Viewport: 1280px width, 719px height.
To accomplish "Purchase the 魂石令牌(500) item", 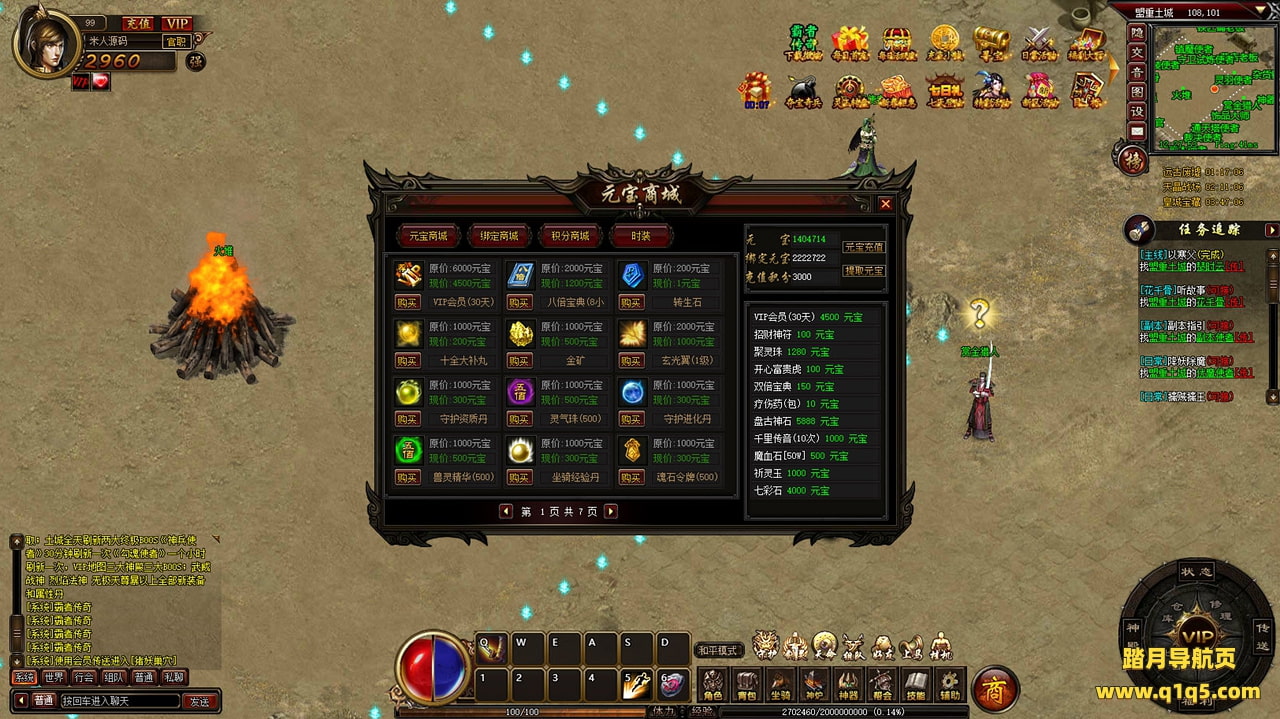I will [631, 477].
